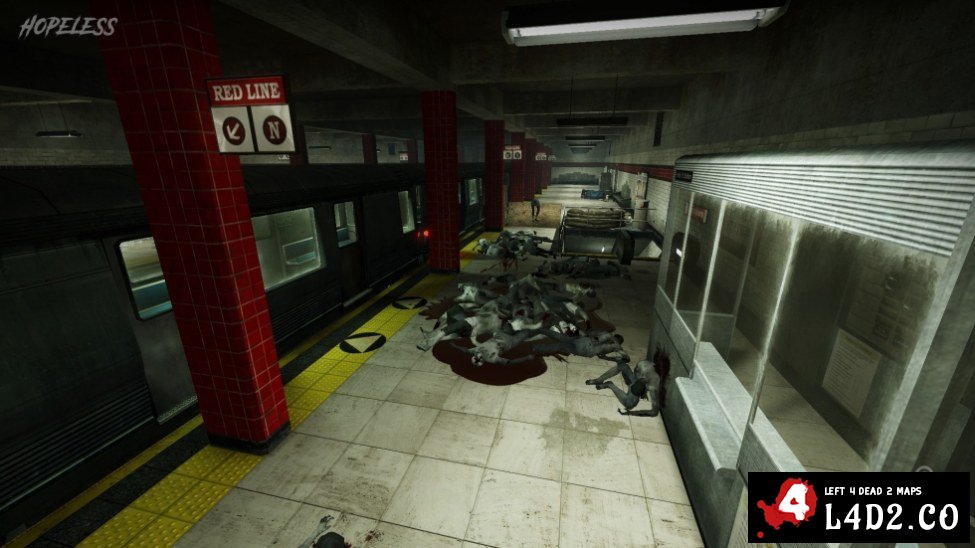Click the L4D2.CO maps logo

[x=858, y=507]
